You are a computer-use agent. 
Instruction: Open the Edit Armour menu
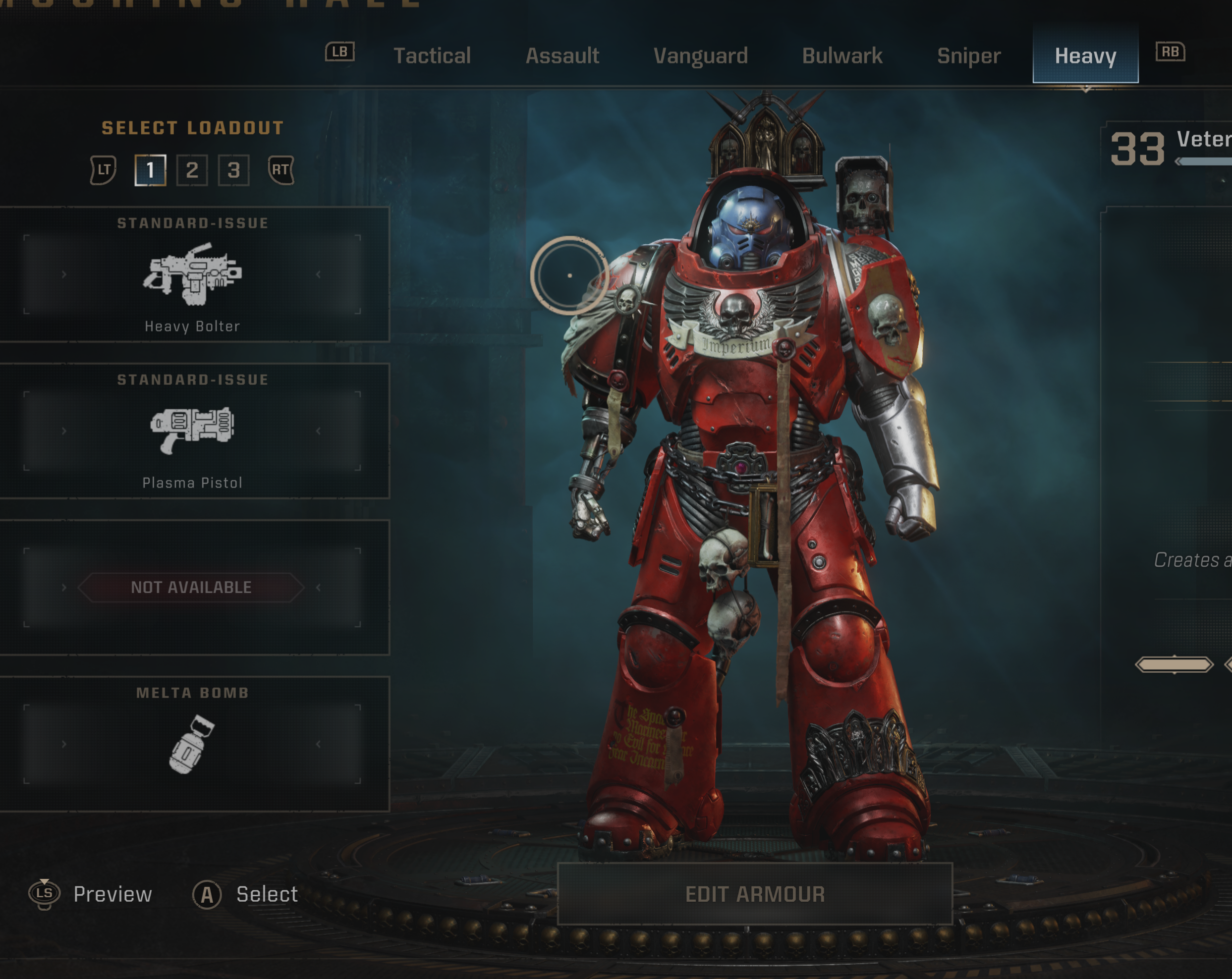[754, 894]
